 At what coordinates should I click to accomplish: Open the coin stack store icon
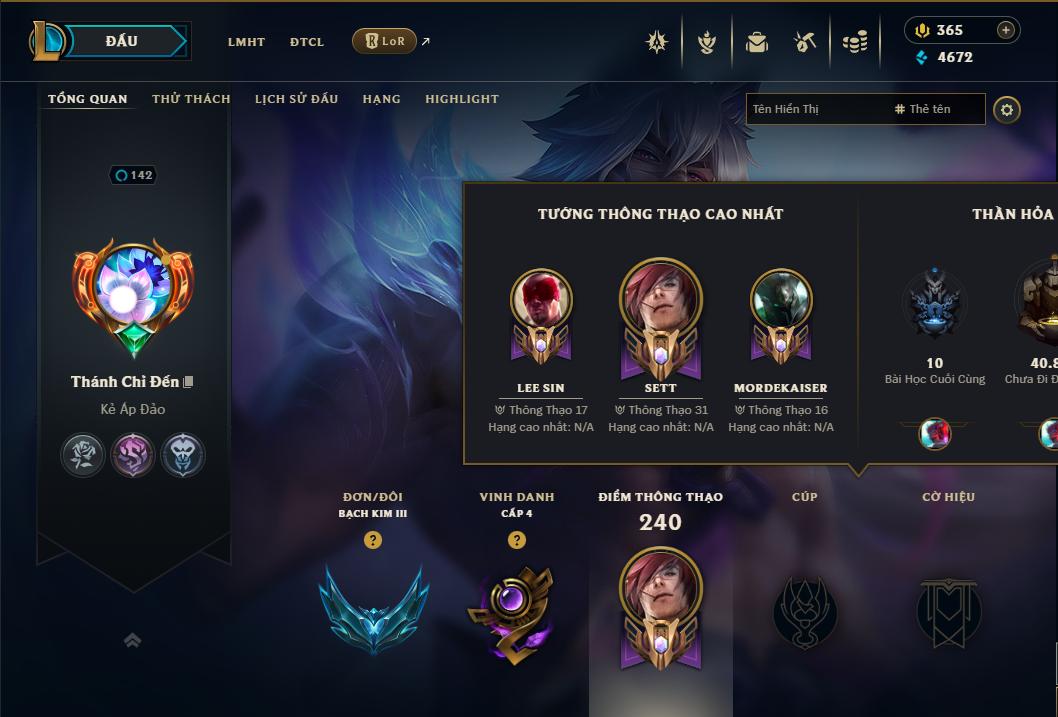tap(855, 42)
